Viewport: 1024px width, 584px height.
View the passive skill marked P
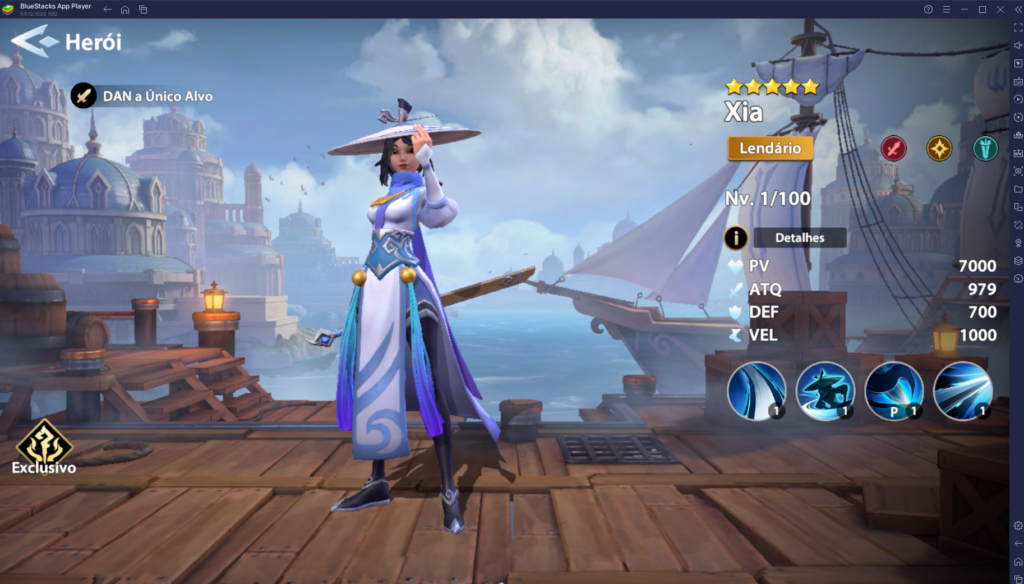[x=893, y=390]
